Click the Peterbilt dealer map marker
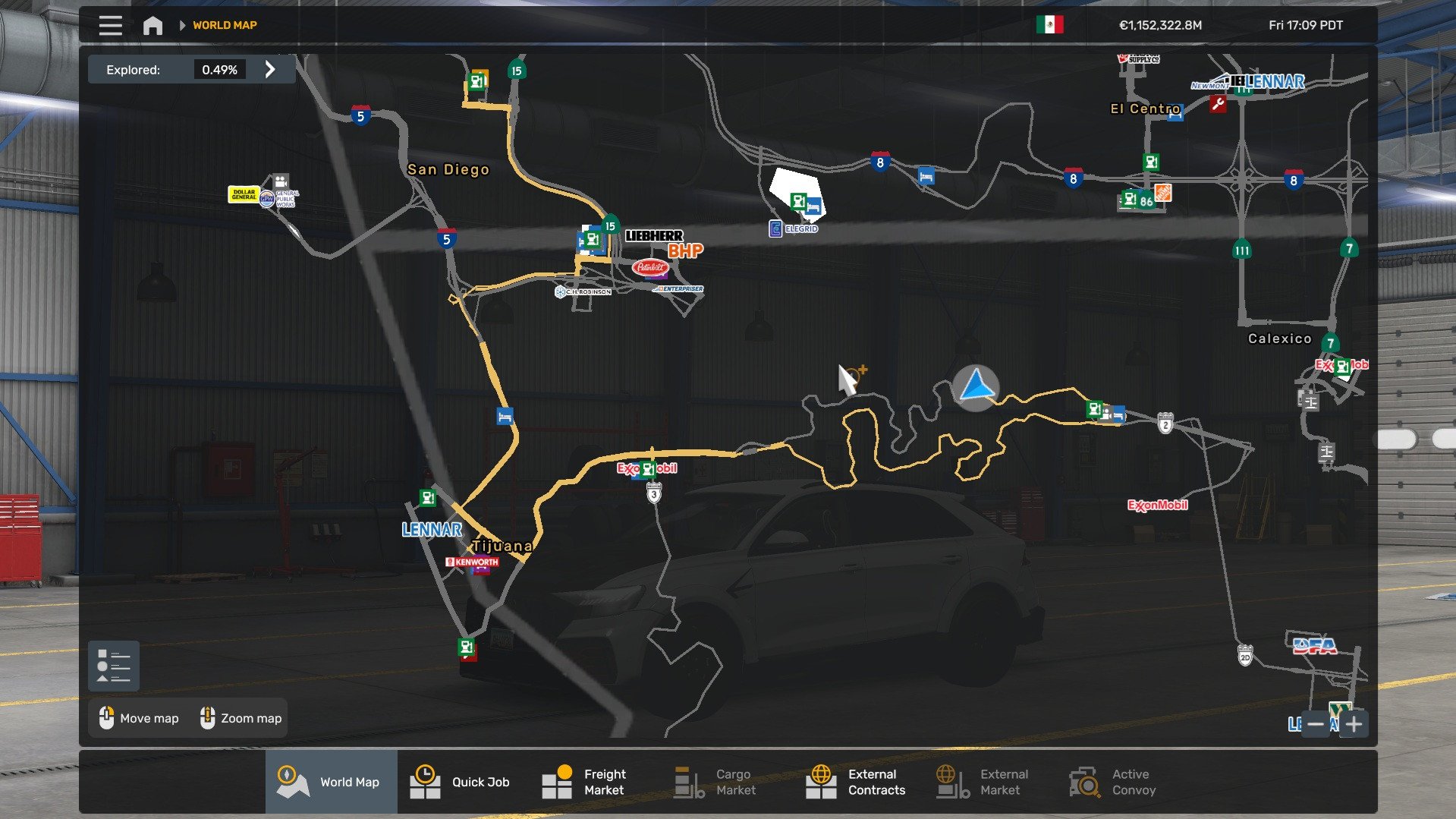Screen dimensions: 1456x819 point(650,267)
